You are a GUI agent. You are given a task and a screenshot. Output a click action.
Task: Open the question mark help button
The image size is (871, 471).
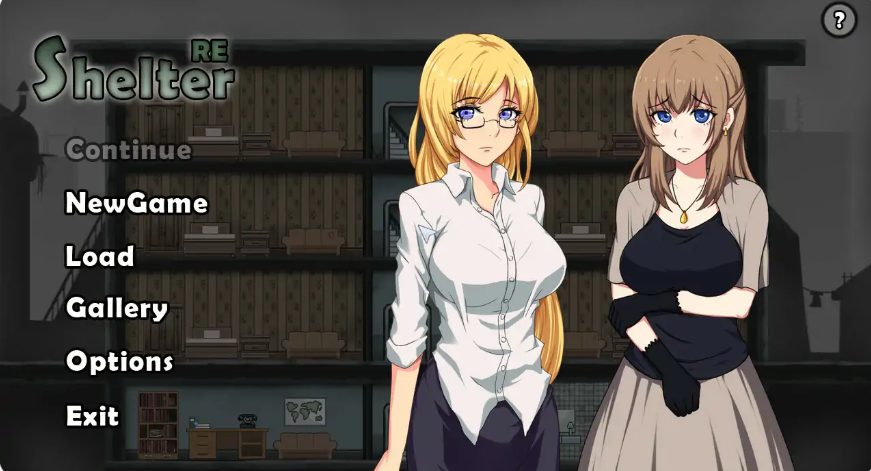(839, 20)
